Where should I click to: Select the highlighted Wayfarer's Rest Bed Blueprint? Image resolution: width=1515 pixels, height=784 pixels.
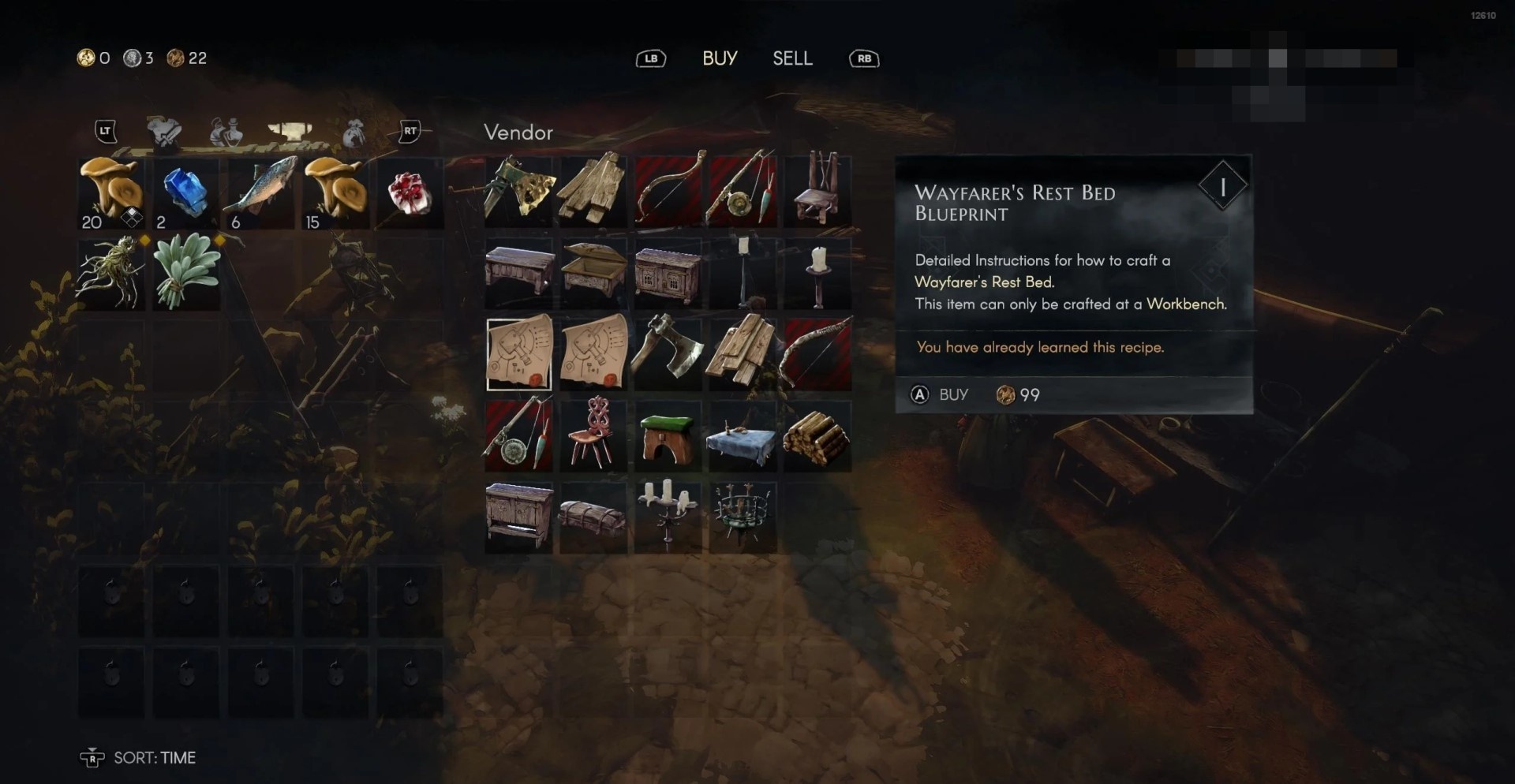tap(519, 354)
